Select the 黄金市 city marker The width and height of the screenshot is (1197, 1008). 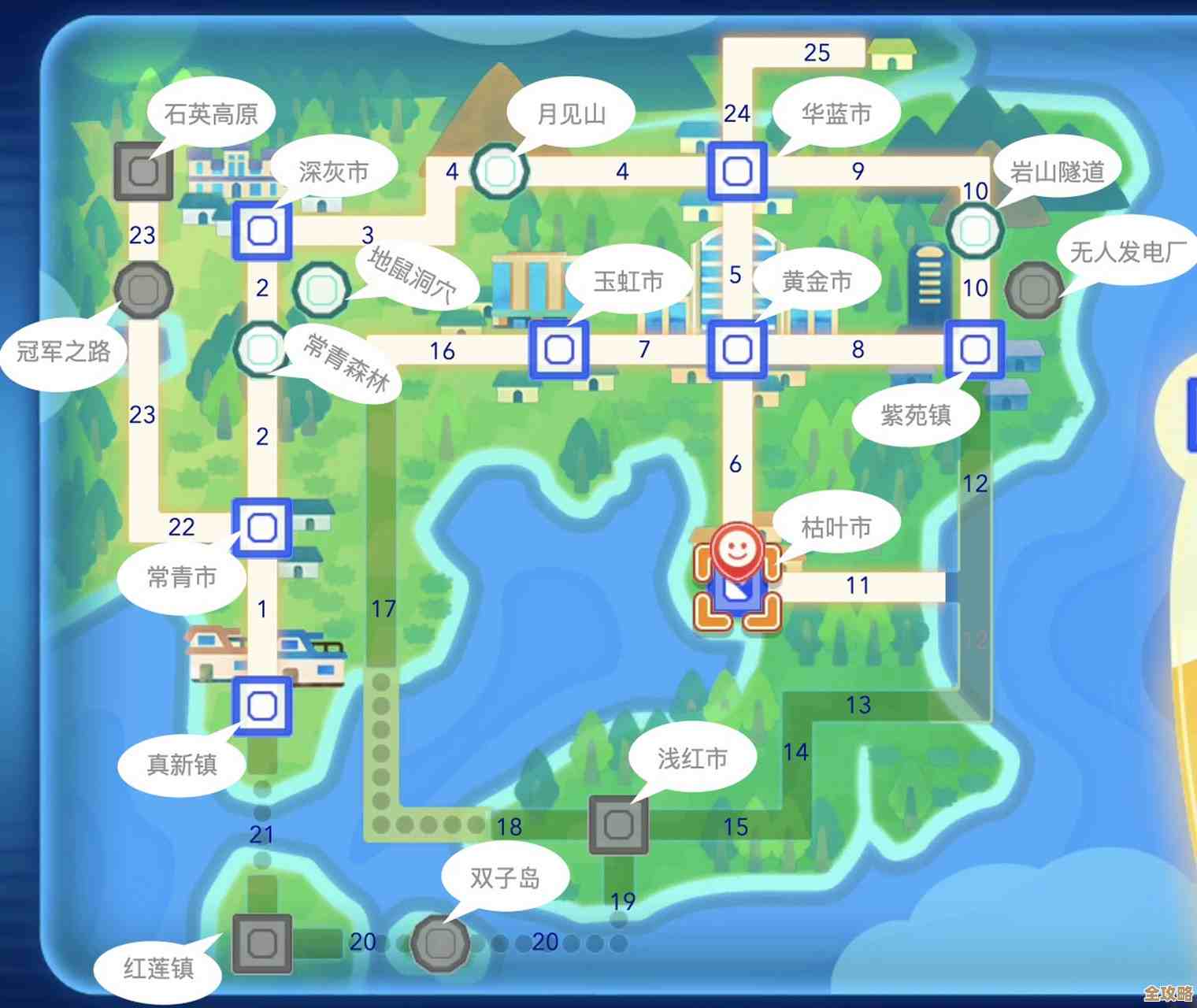[x=736, y=349]
